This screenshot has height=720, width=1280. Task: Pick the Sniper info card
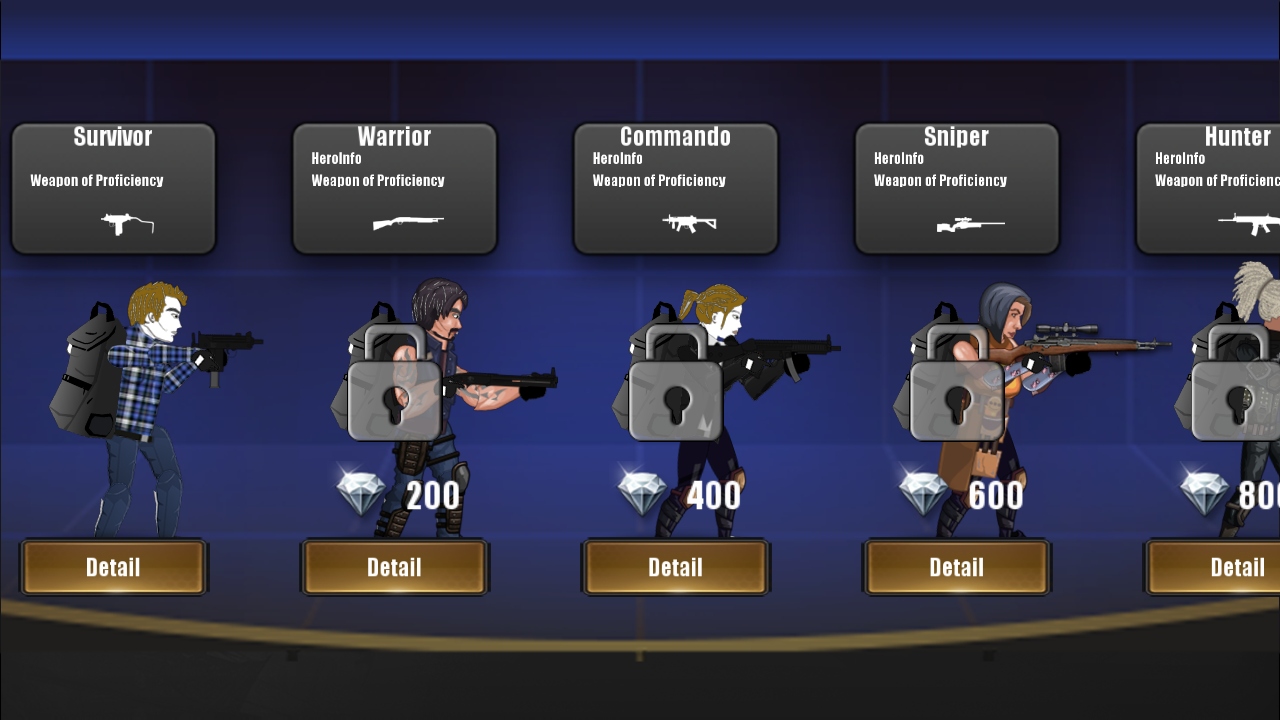(x=956, y=189)
